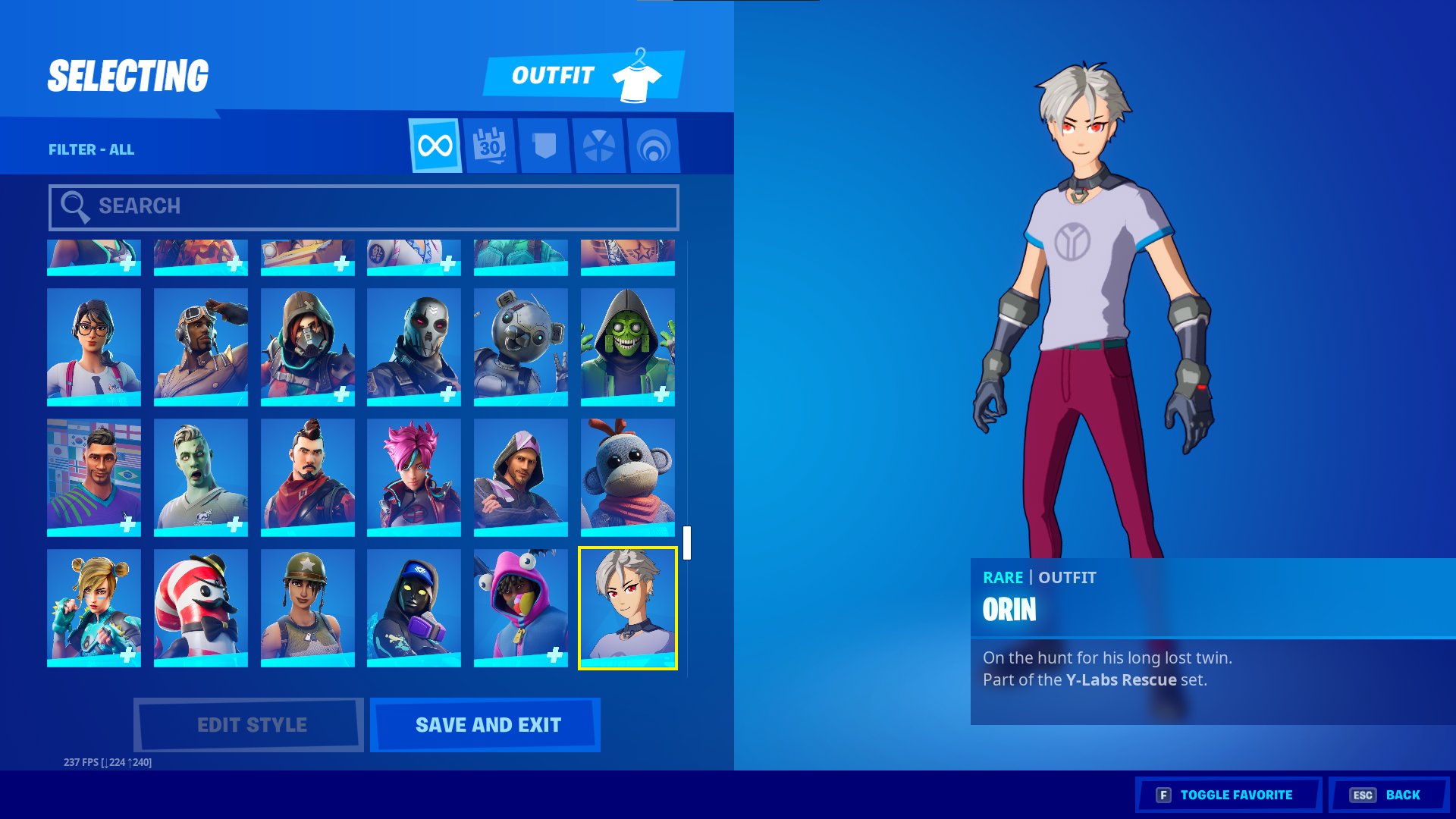Choose the green goblin hooded outfit

tap(627, 347)
